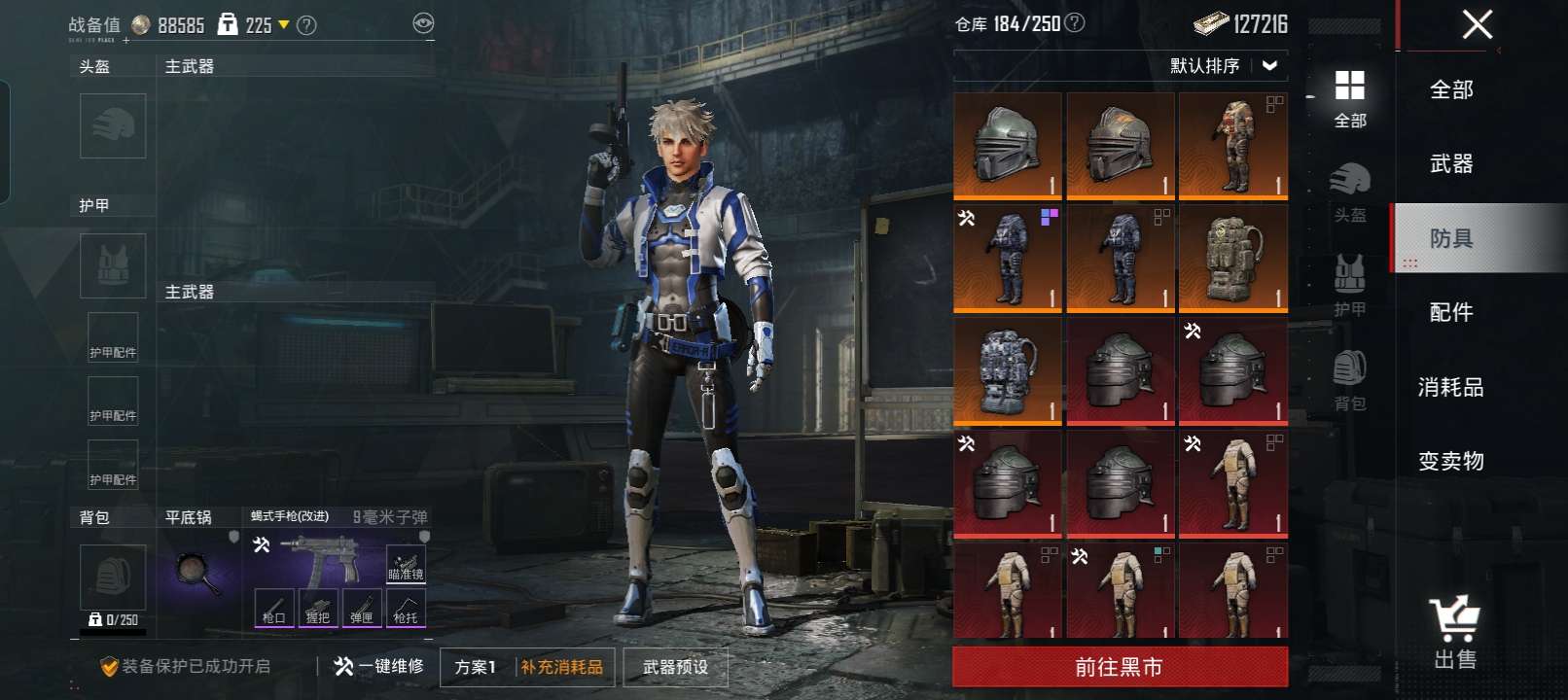Filter storage by 护甲 vest icon
The height and width of the screenshot is (700, 1568).
click(x=1350, y=286)
